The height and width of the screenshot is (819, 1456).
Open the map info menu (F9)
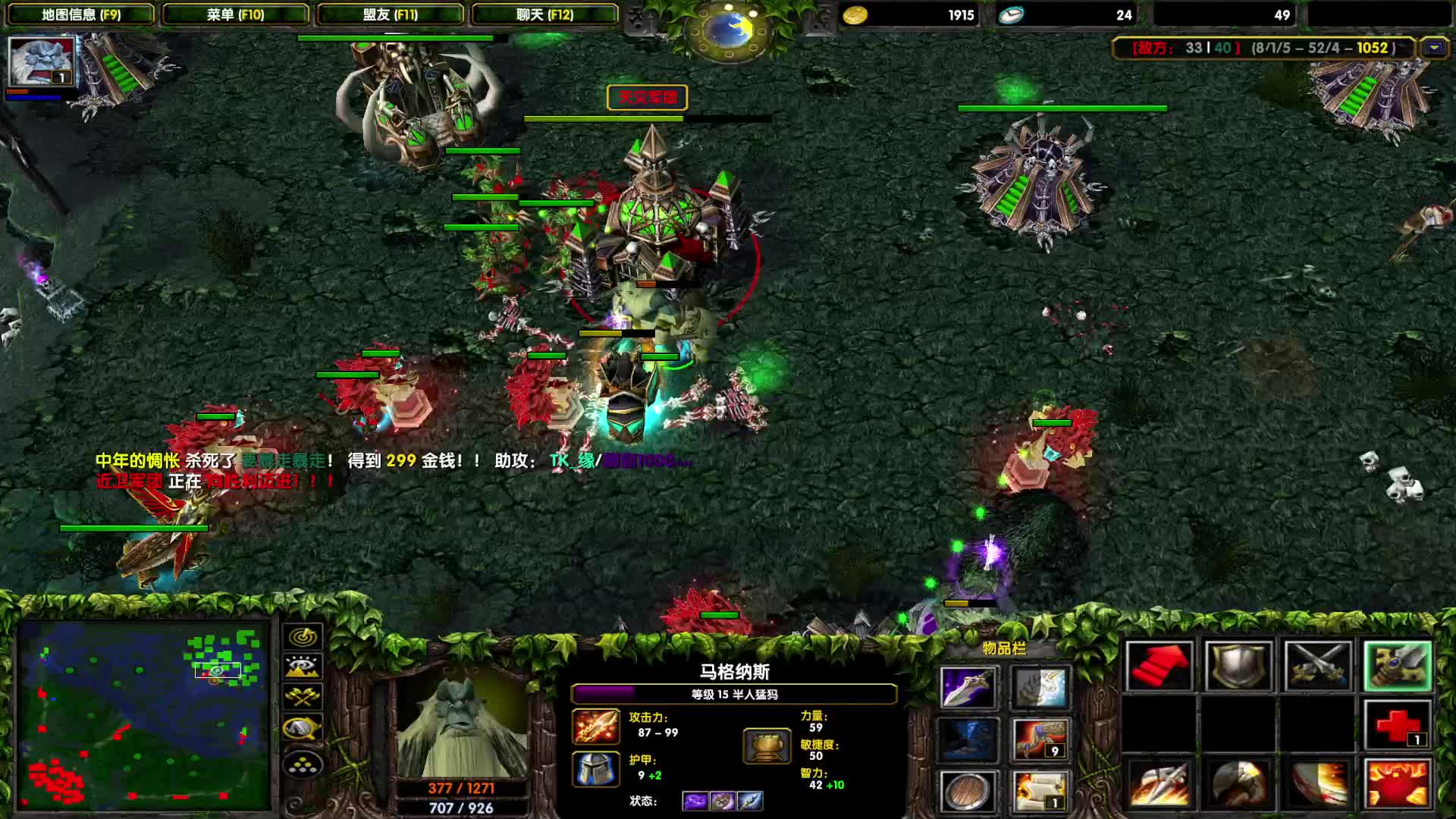(81, 14)
